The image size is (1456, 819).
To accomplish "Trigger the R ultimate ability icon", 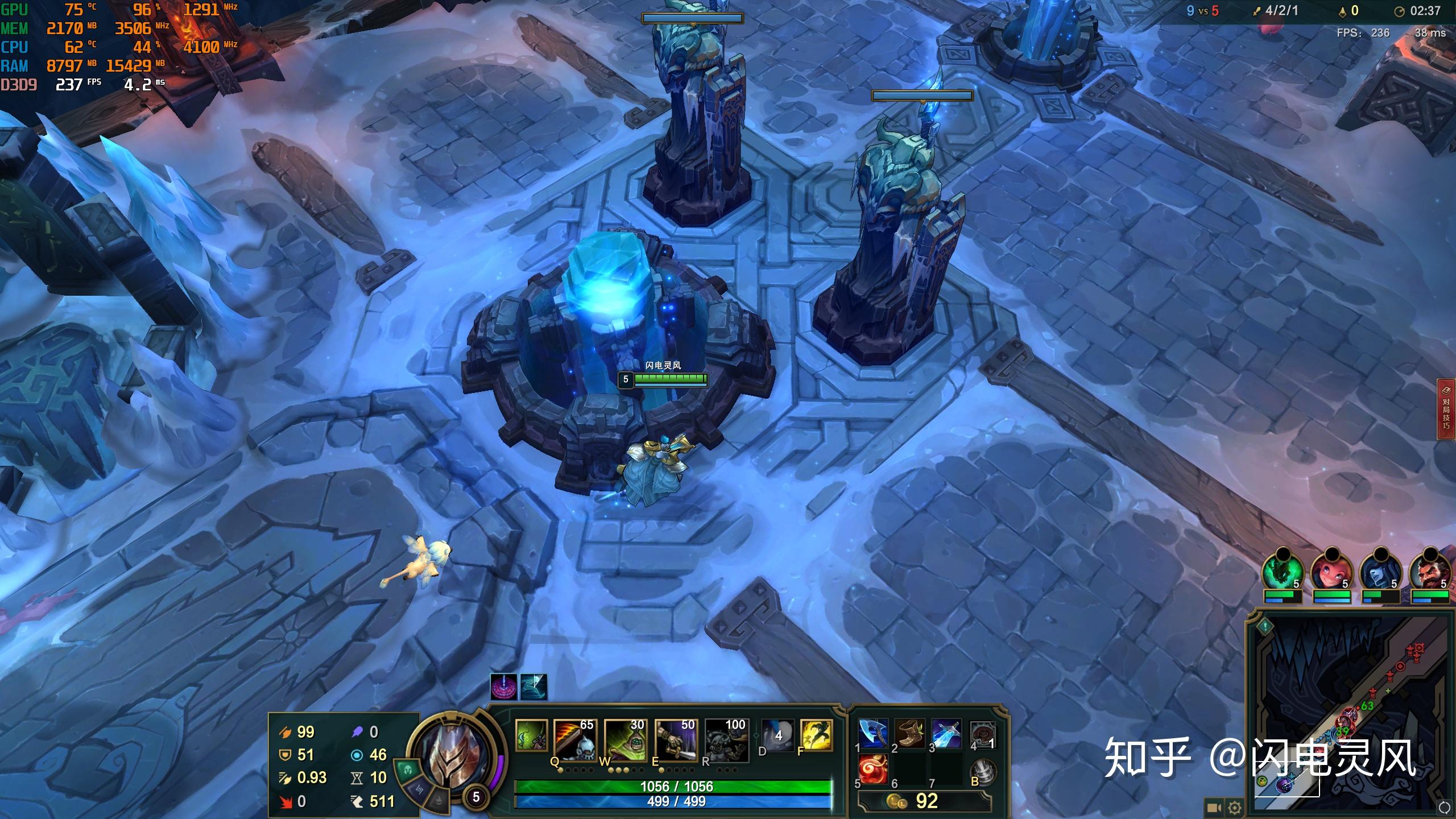I will click(x=725, y=738).
